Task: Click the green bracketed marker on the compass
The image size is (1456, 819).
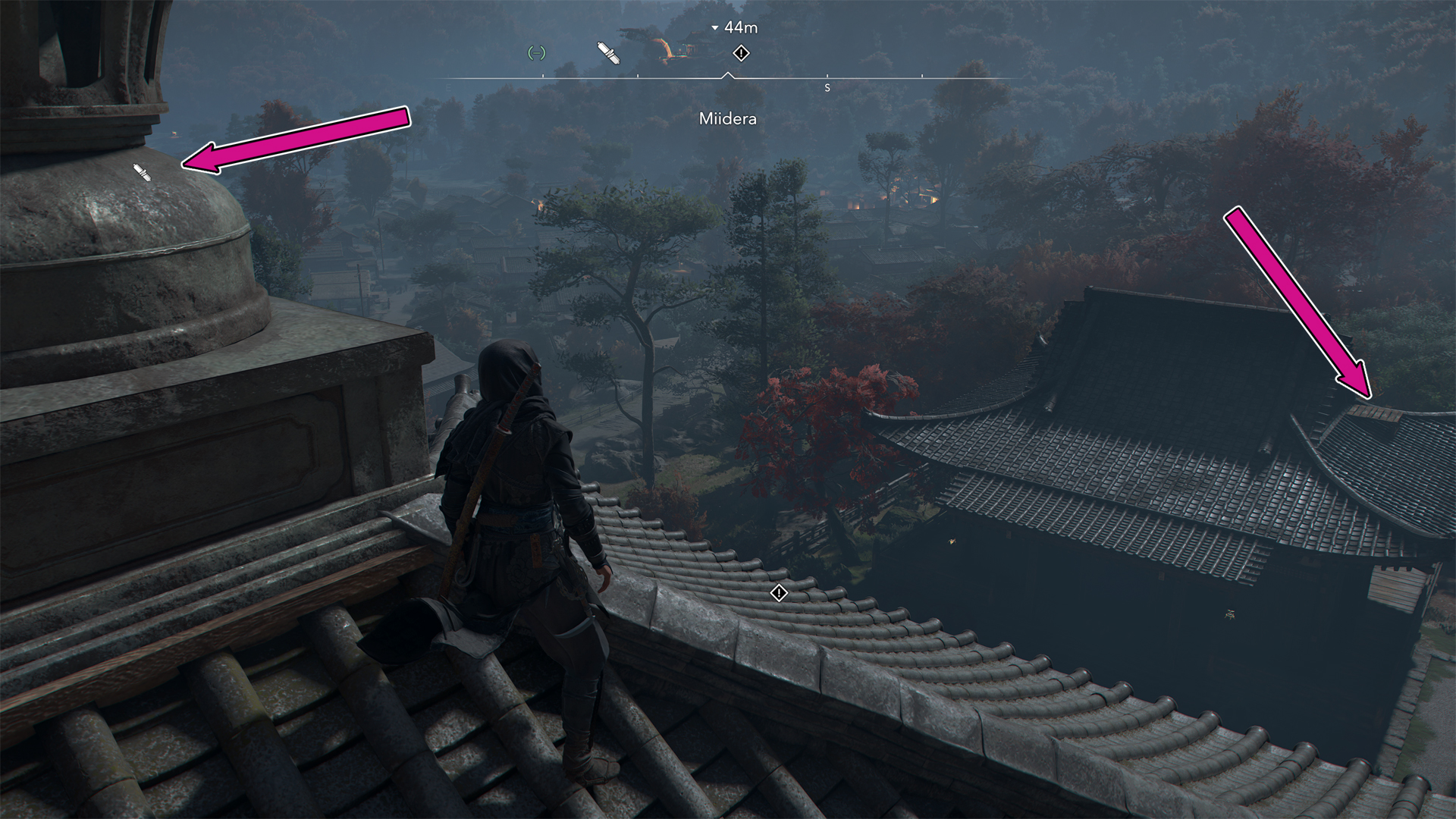Action: pos(537,53)
